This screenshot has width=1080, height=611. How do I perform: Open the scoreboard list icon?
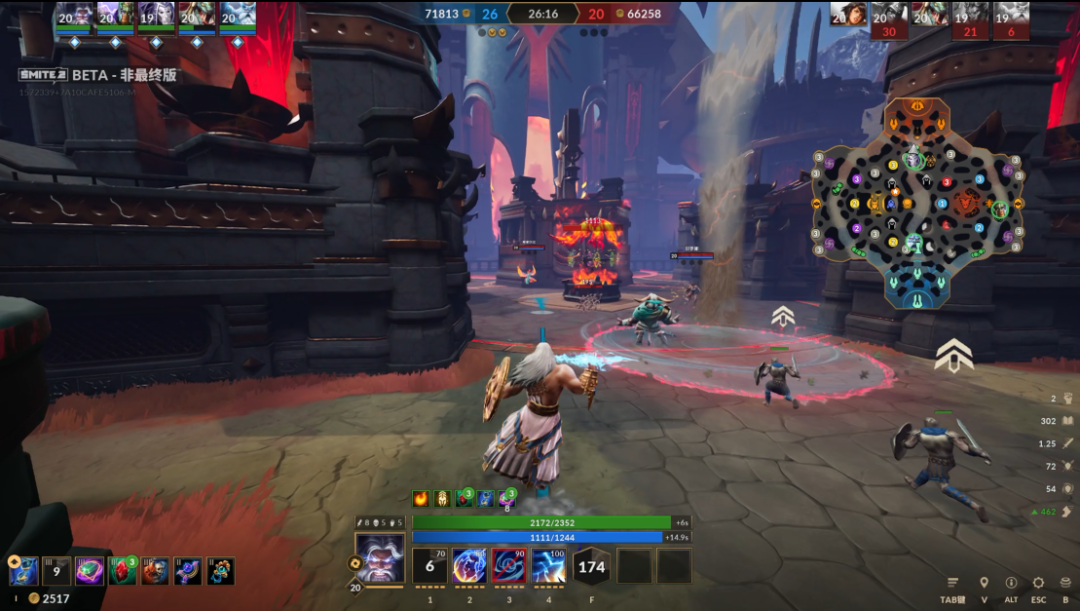[952, 583]
